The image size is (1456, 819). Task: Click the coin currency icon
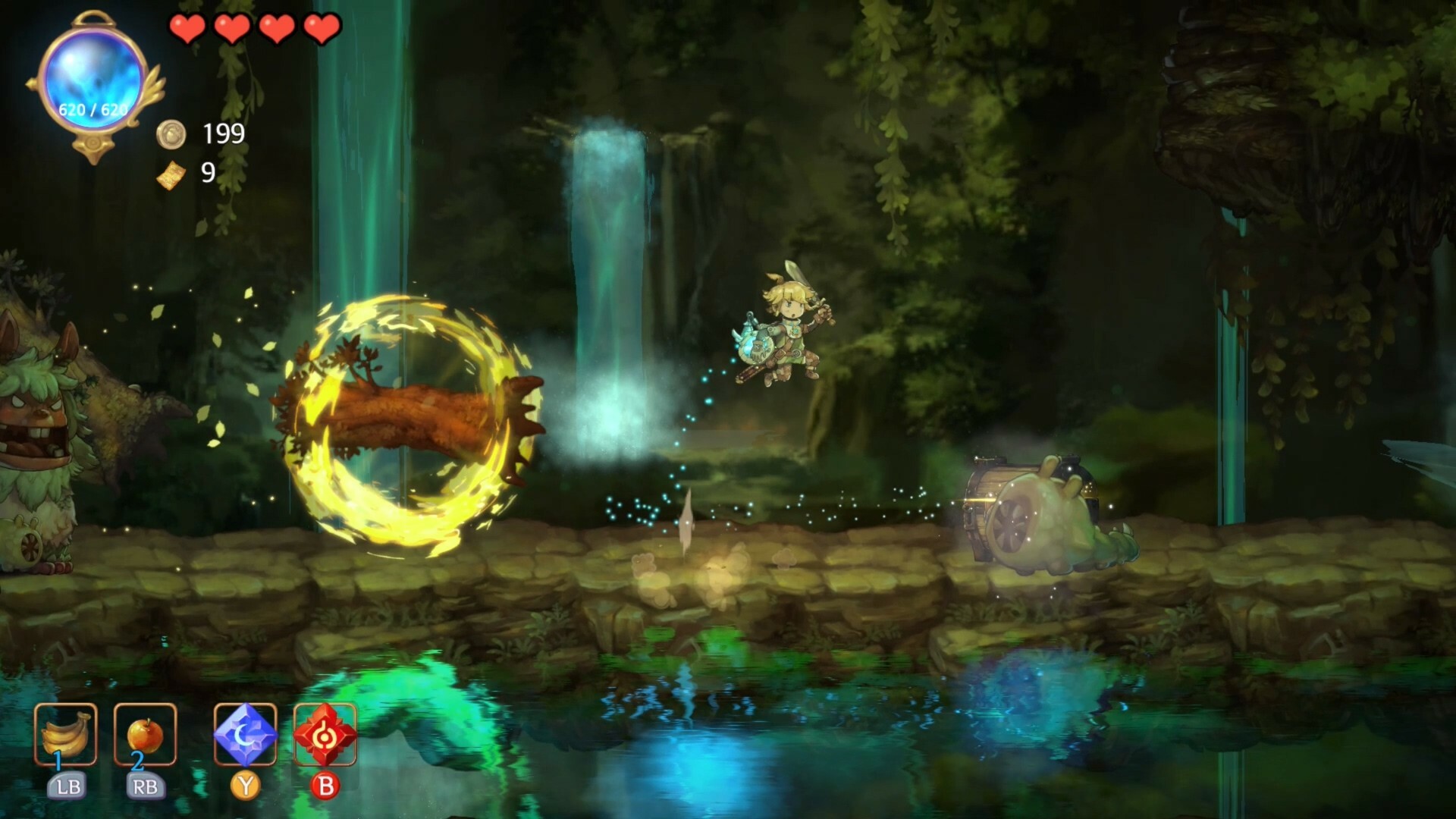pos(173,135)
